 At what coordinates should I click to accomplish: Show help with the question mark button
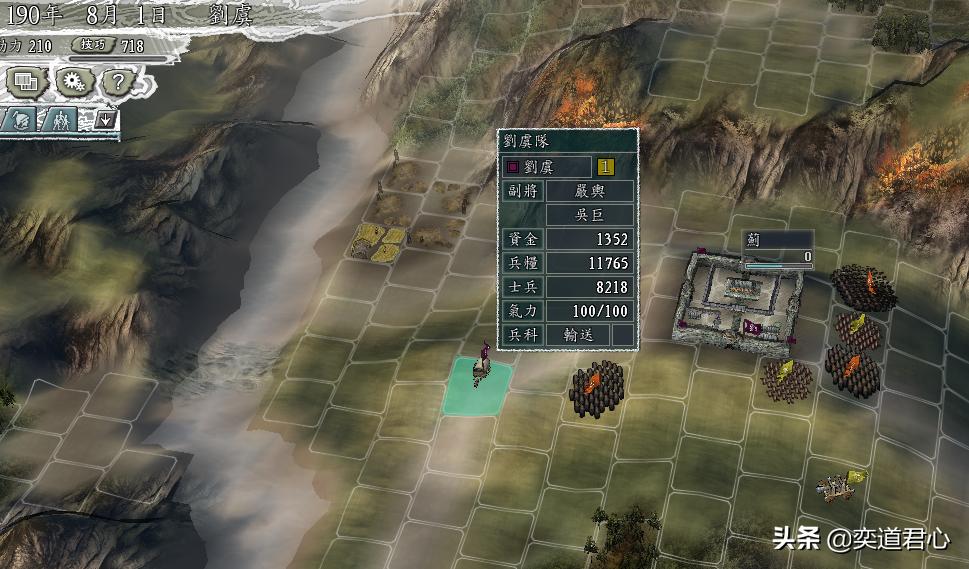[x=116, y=81]
